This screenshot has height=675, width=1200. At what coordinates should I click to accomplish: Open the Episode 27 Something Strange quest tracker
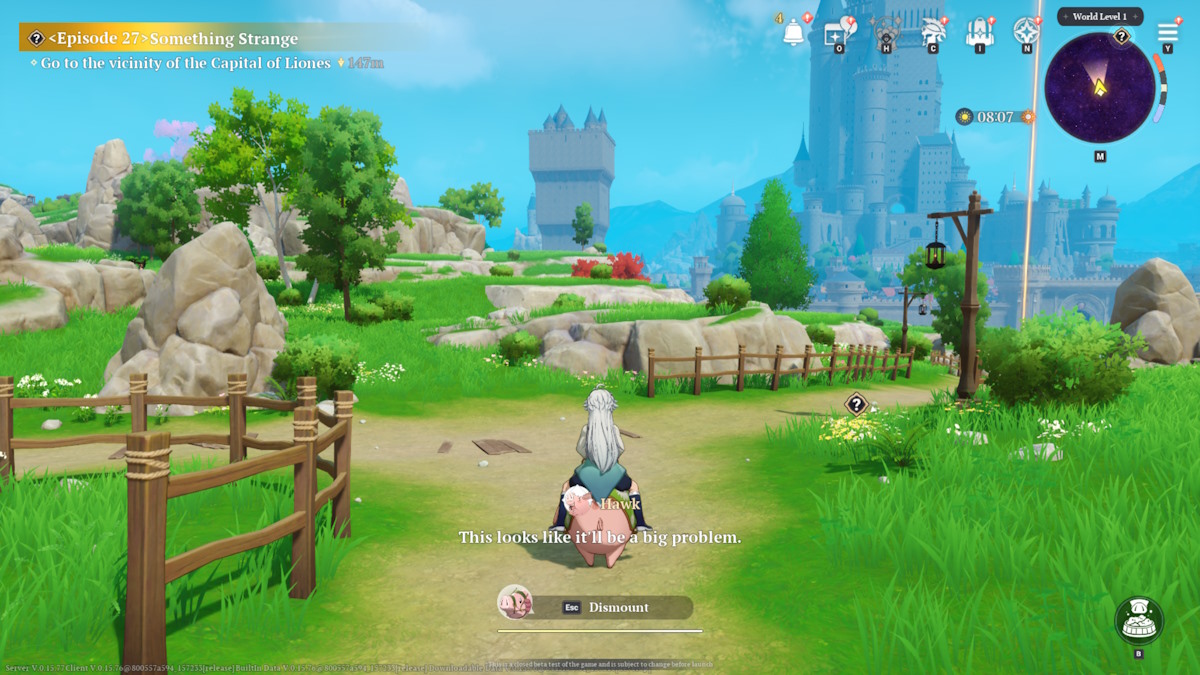pyautogui.click(x=170, y=39)
